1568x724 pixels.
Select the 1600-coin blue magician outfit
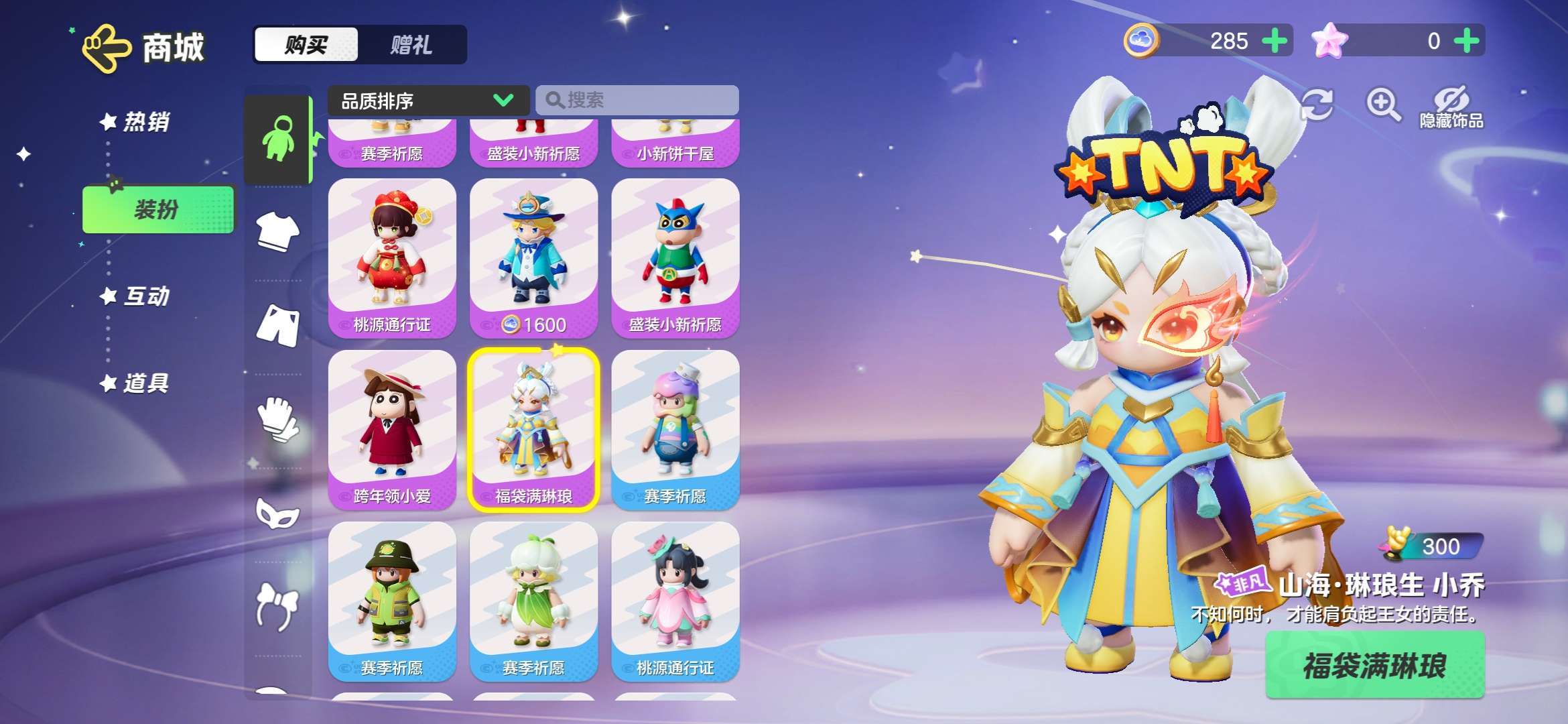[533, 258]
